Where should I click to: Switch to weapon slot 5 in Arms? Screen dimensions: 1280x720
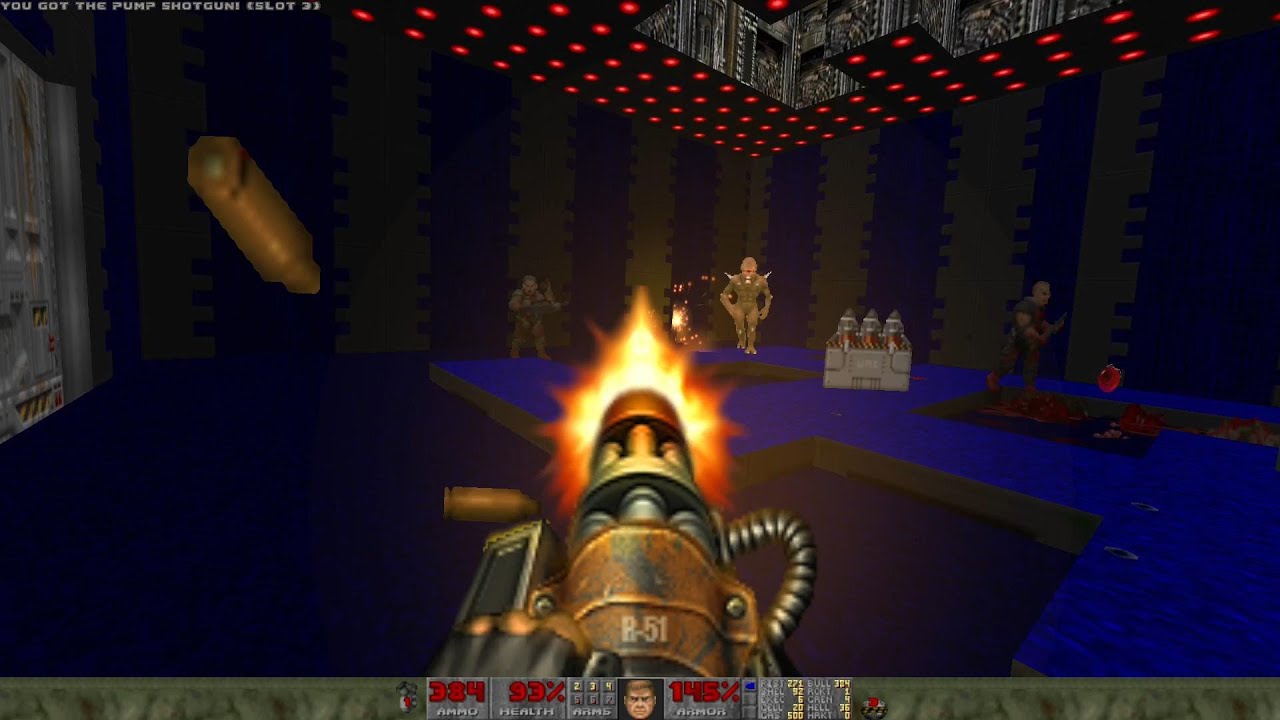(577, 700)
